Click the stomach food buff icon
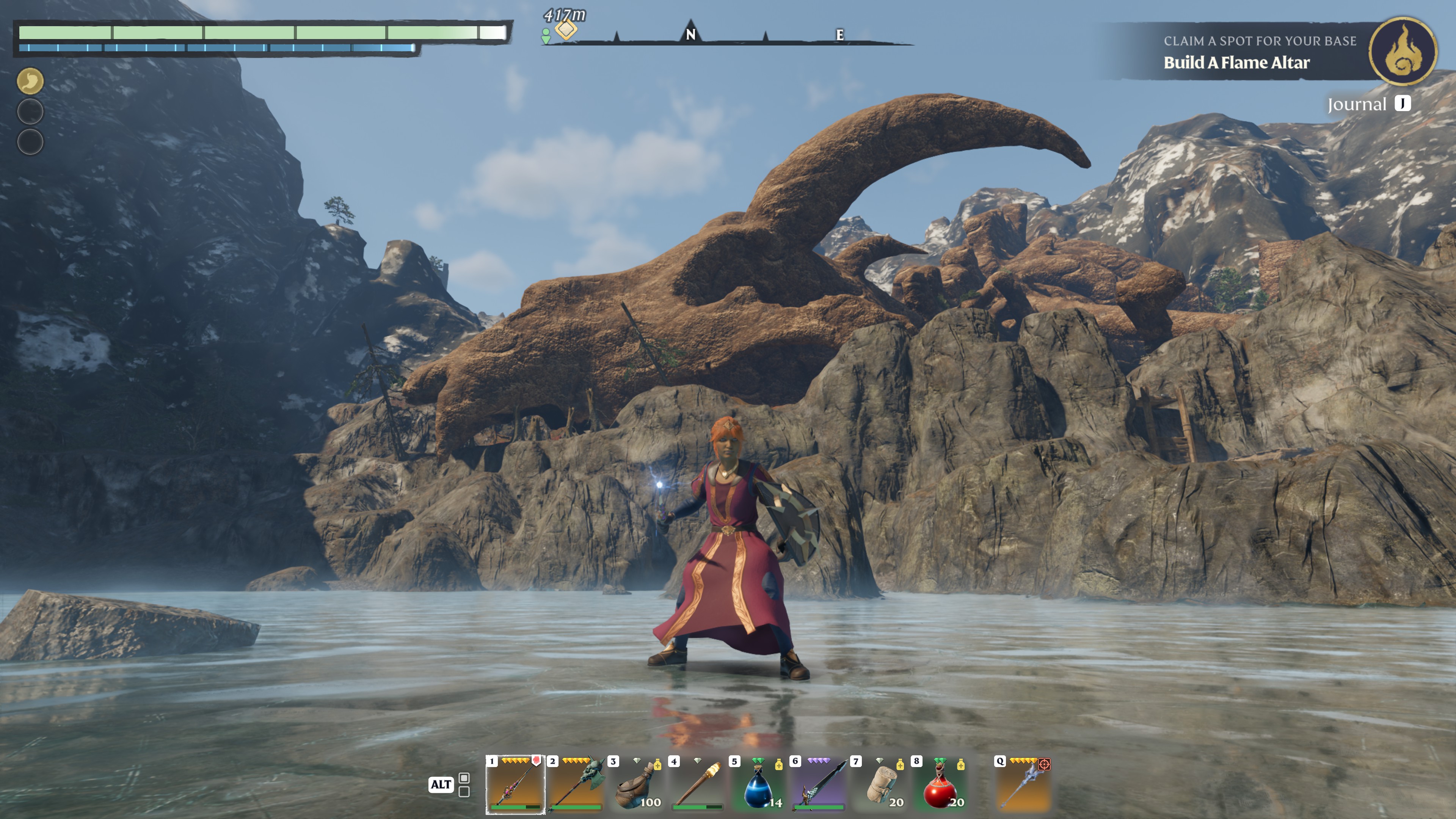1456x819 pixels. click(x=30, y=82)
